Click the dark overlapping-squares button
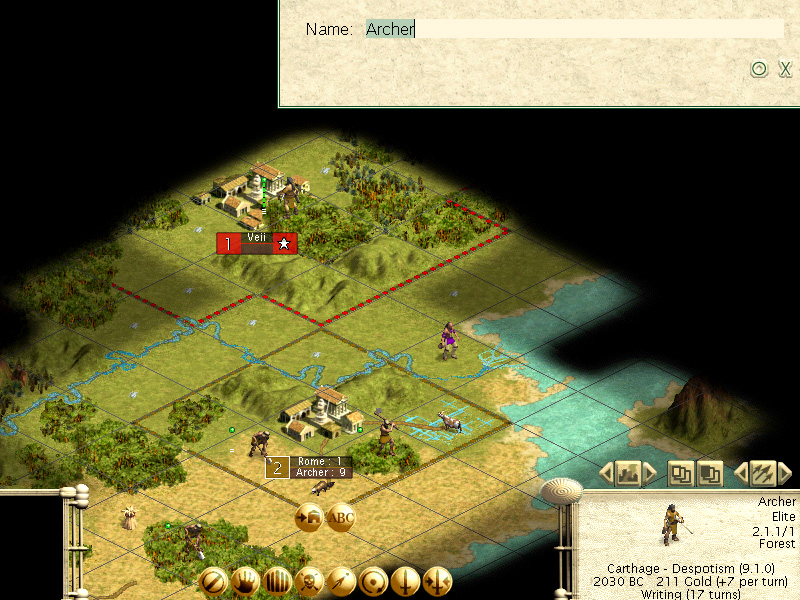 click(710, 472)
